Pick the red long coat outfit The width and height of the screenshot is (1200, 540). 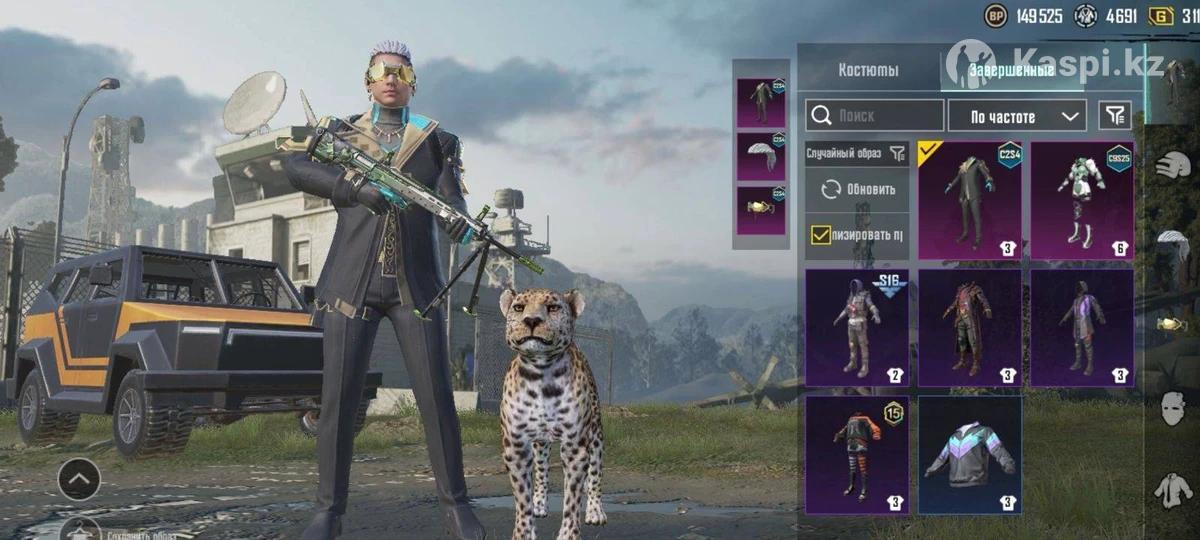[x=970, y=327]
